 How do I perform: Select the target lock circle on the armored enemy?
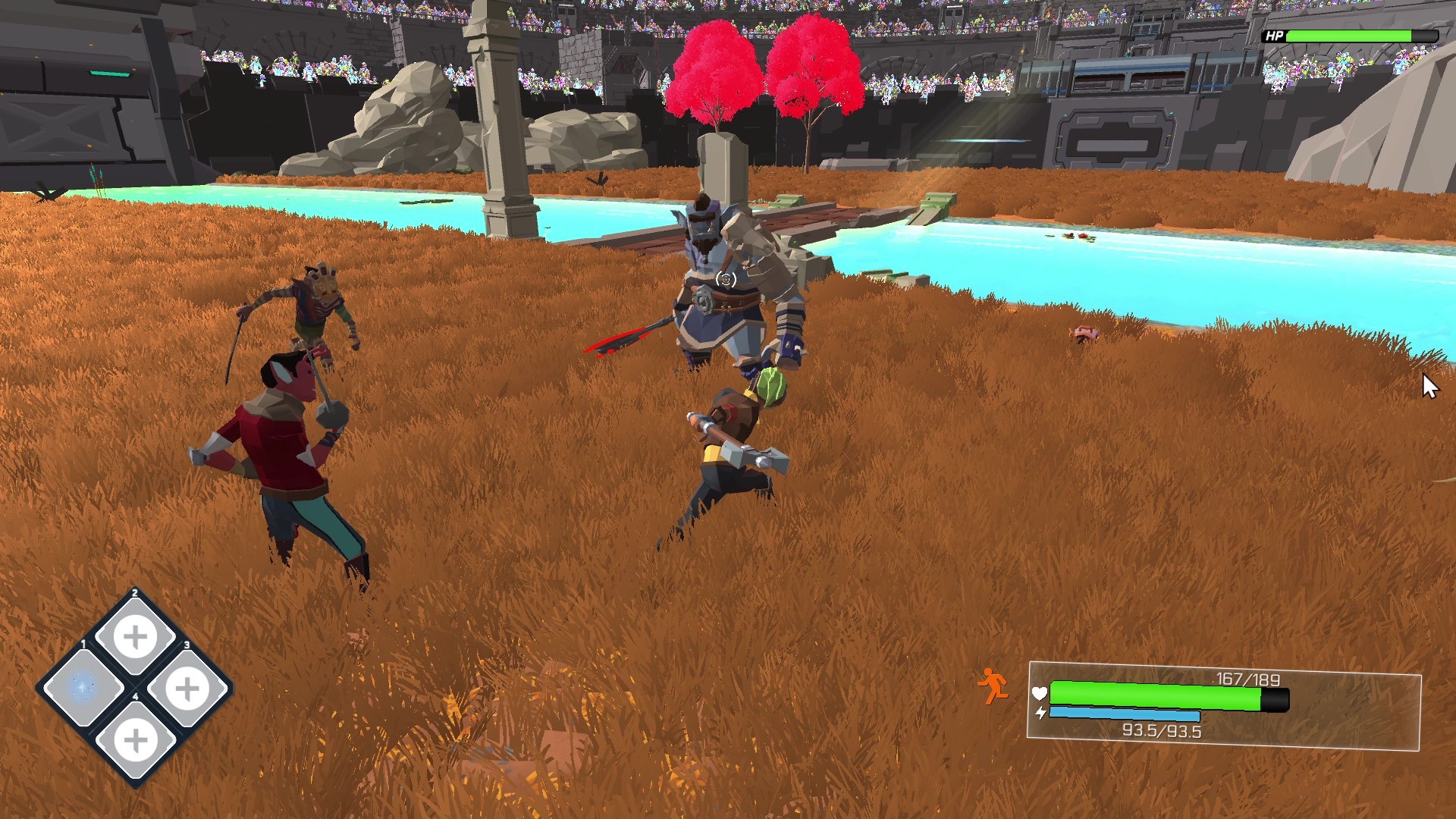point(726,280)
